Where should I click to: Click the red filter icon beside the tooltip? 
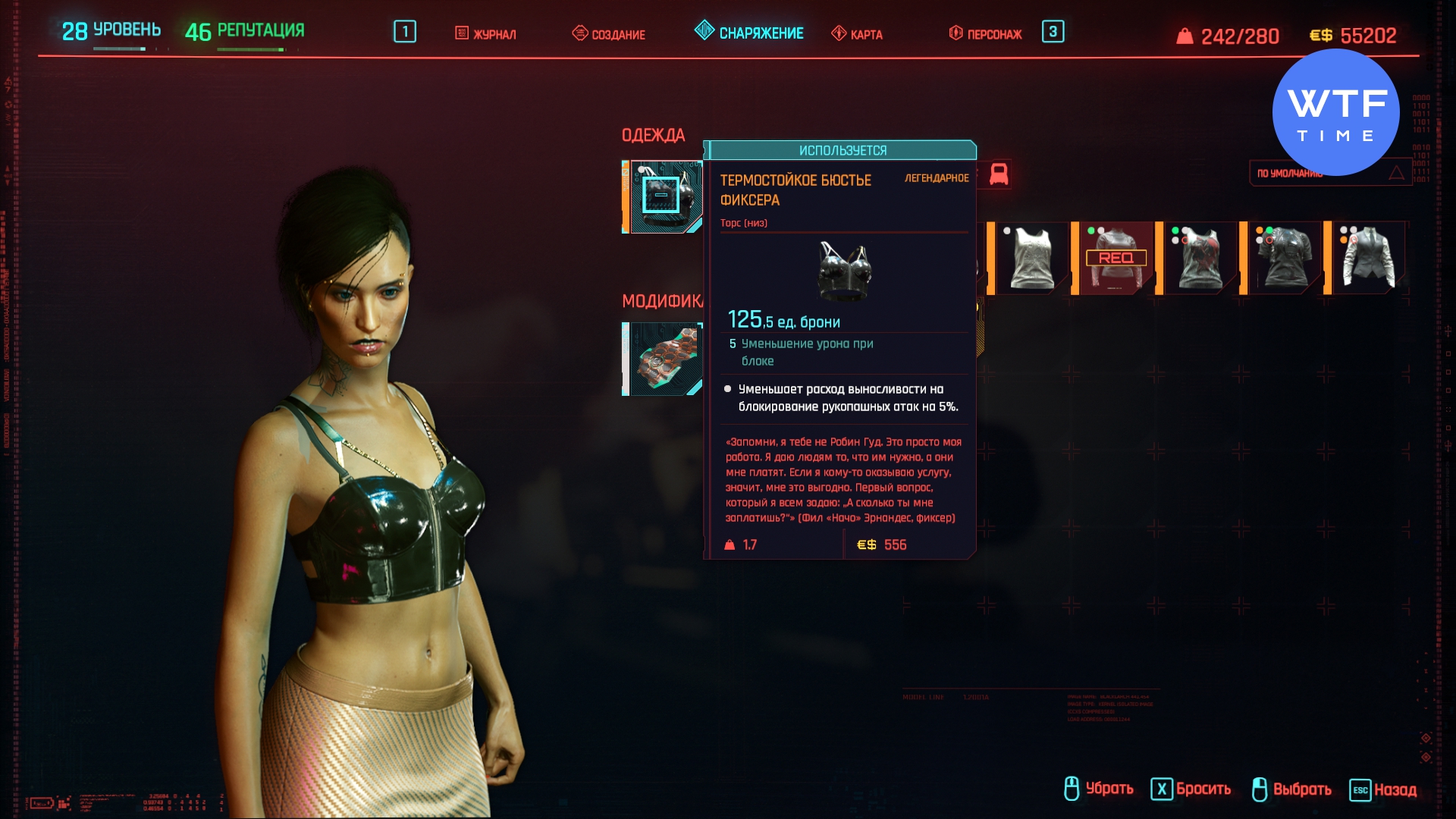(999, 174)
